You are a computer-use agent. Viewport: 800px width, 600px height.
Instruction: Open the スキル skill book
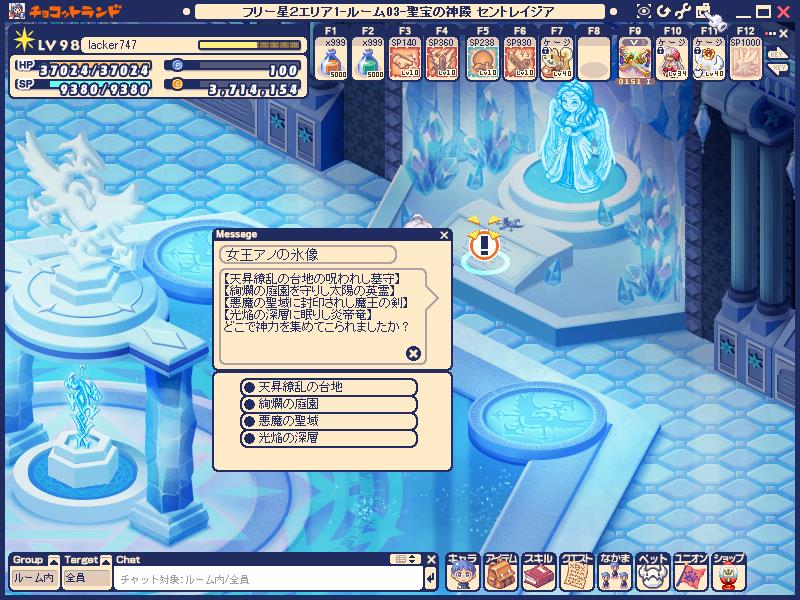pyautogui.click(x=538, y=575)
